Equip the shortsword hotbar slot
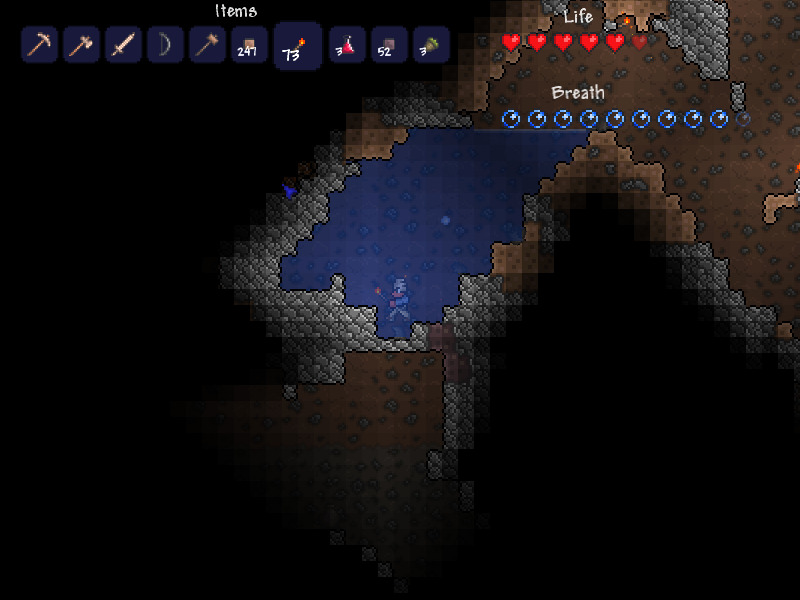The width and height of the screenshot is (800, 600). 124,45
